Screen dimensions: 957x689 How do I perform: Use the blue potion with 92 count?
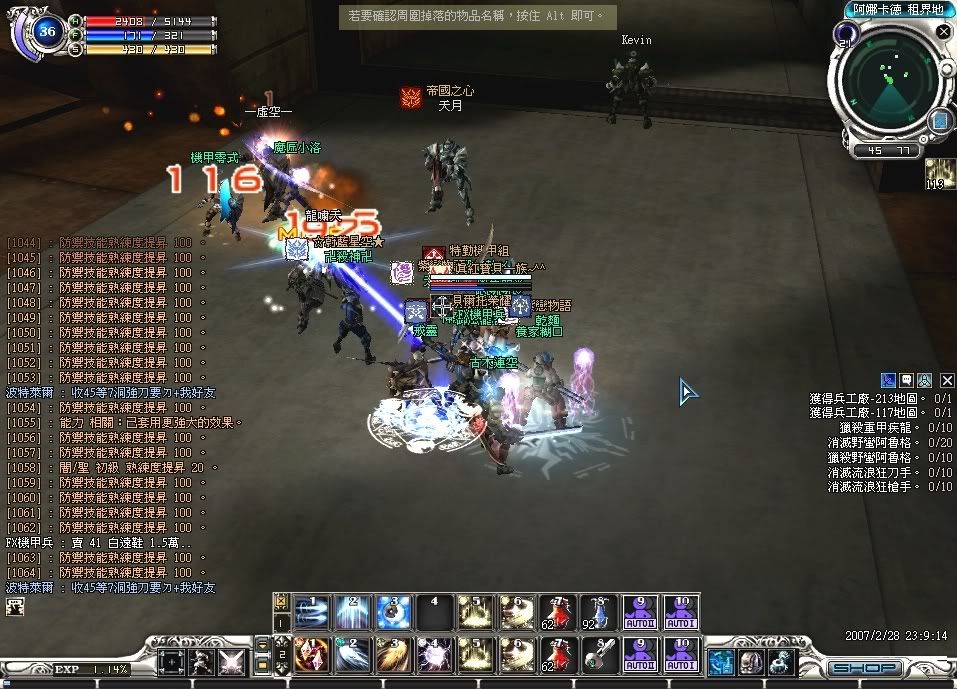[596, 611]
